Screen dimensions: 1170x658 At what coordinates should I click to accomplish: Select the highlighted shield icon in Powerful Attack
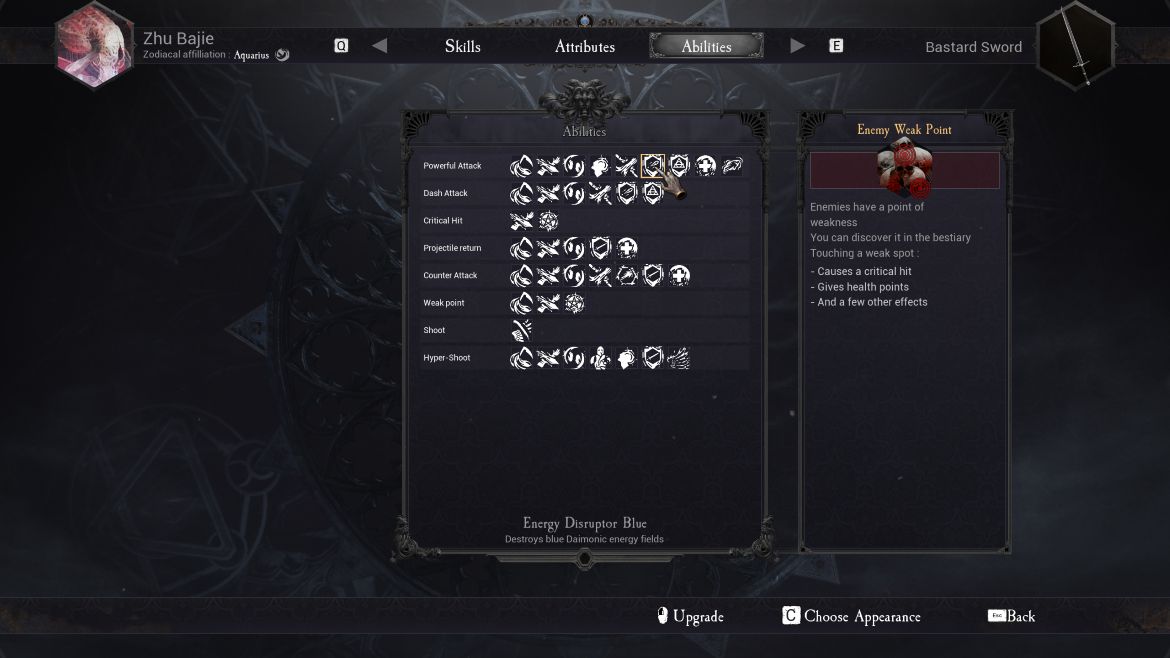point(652,166)
